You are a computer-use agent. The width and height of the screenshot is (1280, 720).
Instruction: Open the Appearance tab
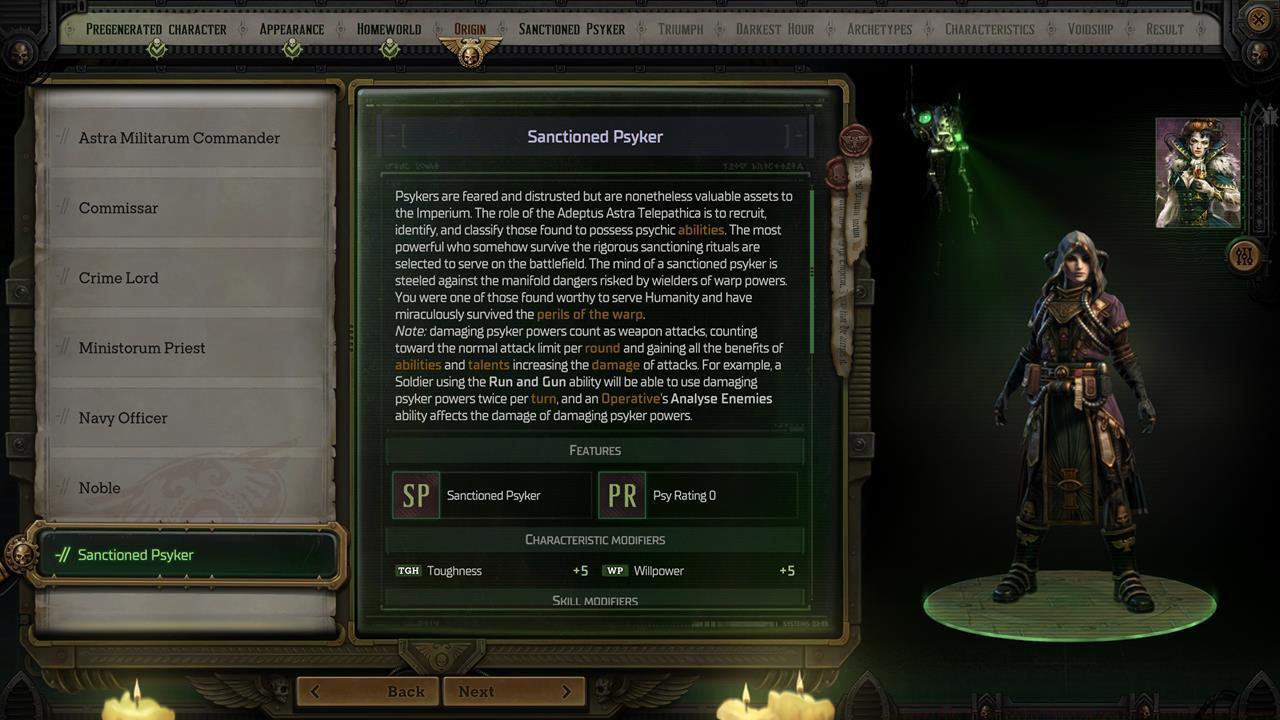click(x=291, y=29)
